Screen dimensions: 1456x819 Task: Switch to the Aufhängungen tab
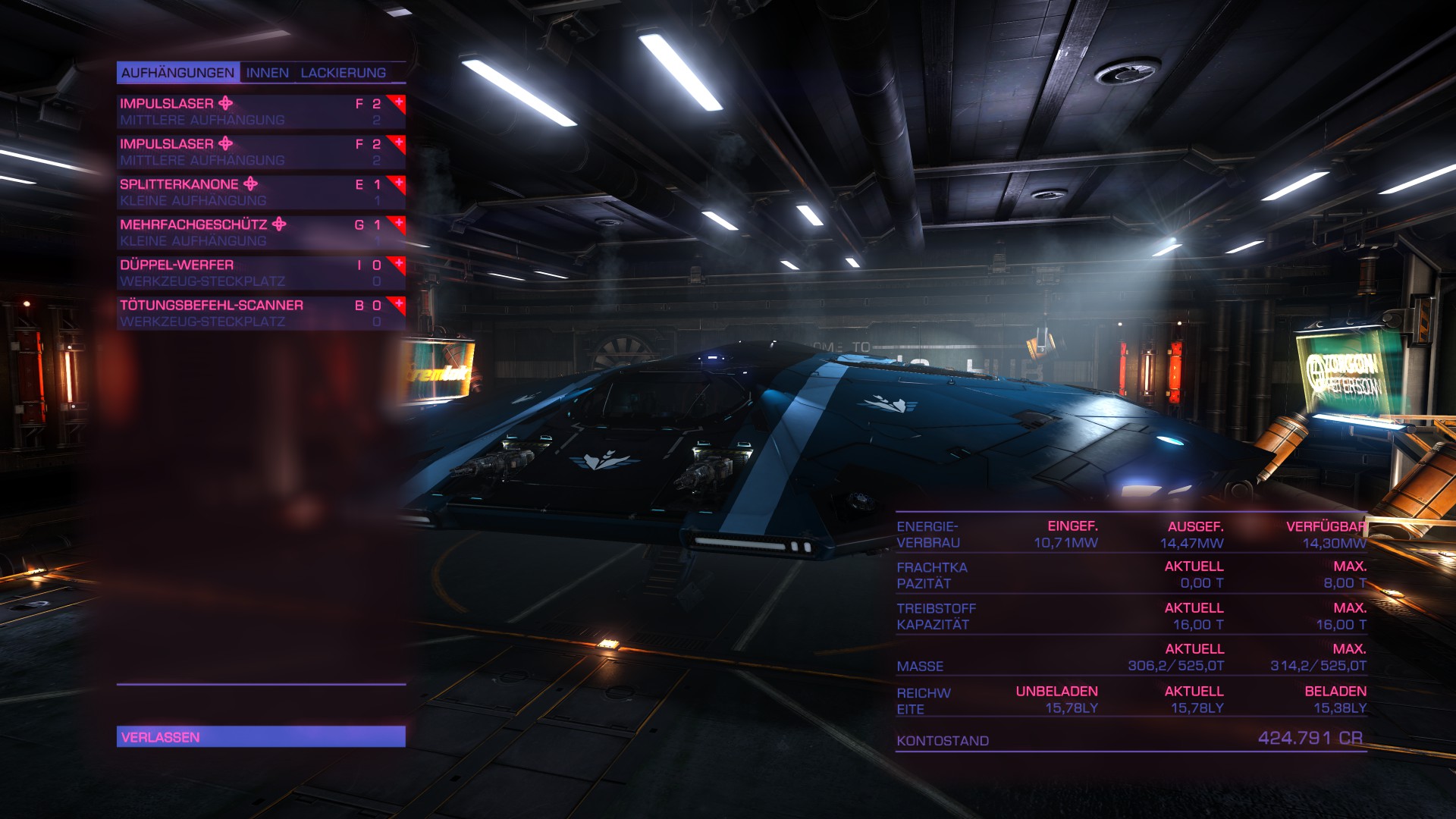pos(177,73)
